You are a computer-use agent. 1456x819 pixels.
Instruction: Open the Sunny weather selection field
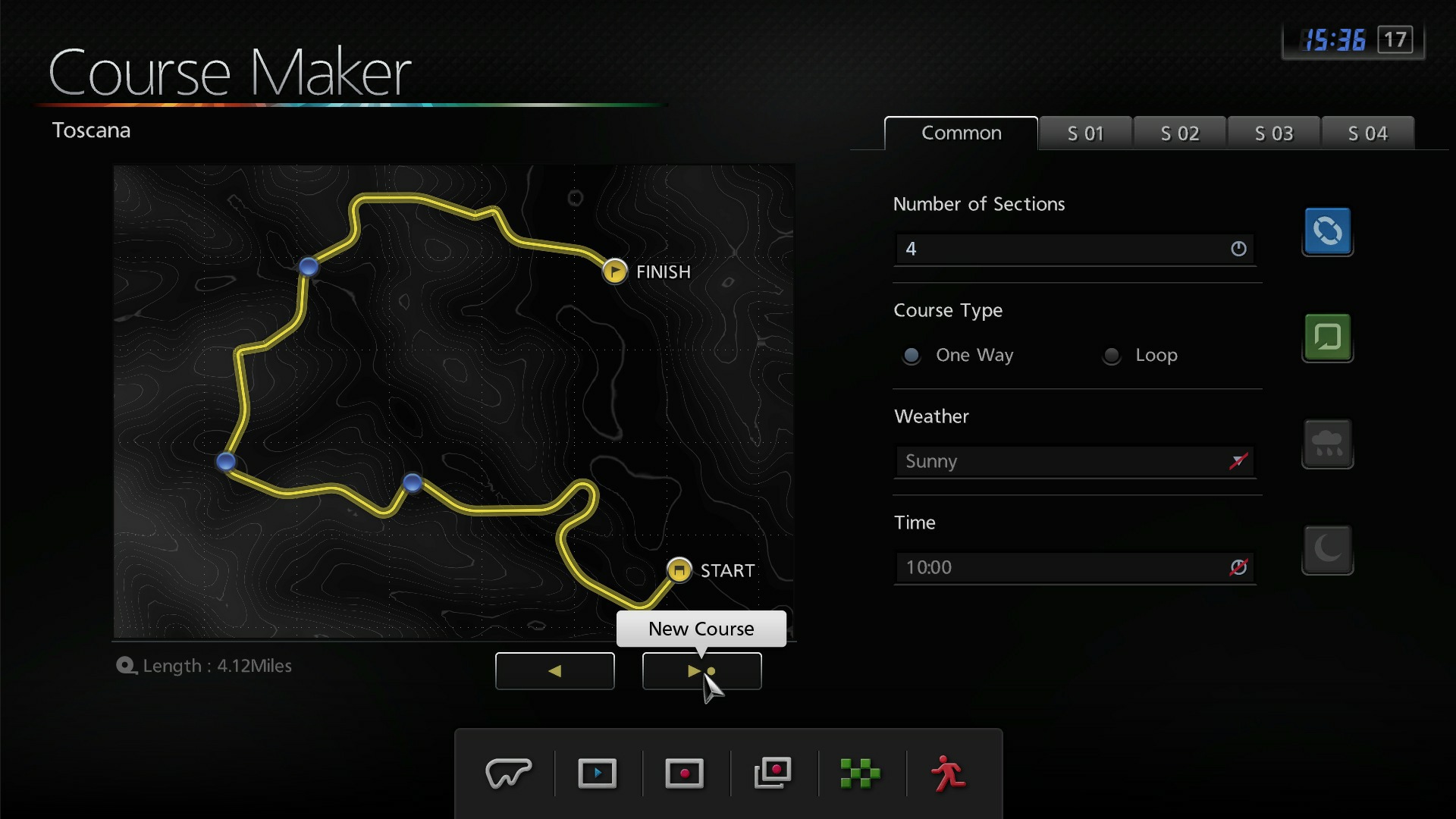click(1062, 461)
